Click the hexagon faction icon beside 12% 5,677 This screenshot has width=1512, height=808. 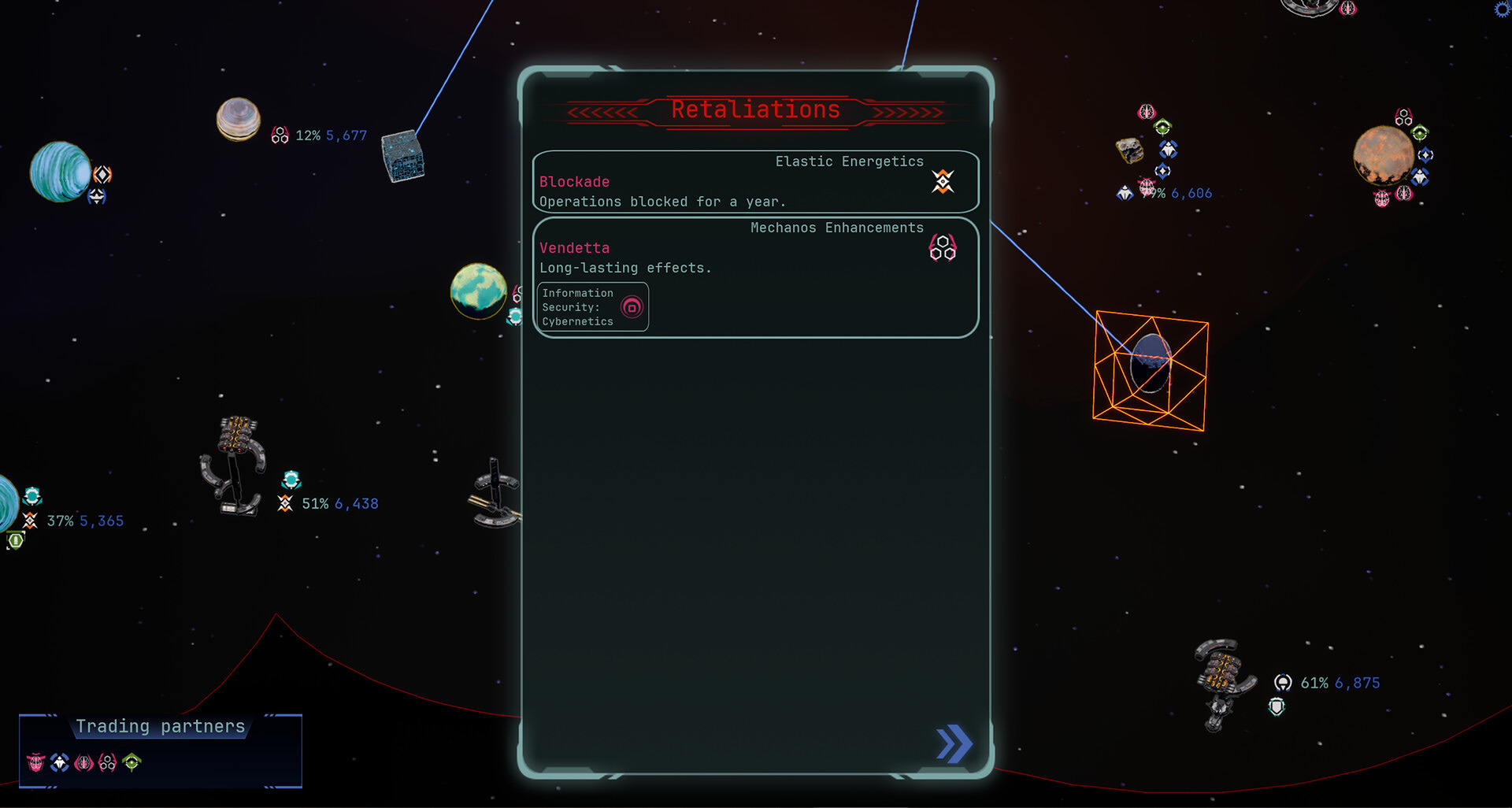click(x=280, y=135)
